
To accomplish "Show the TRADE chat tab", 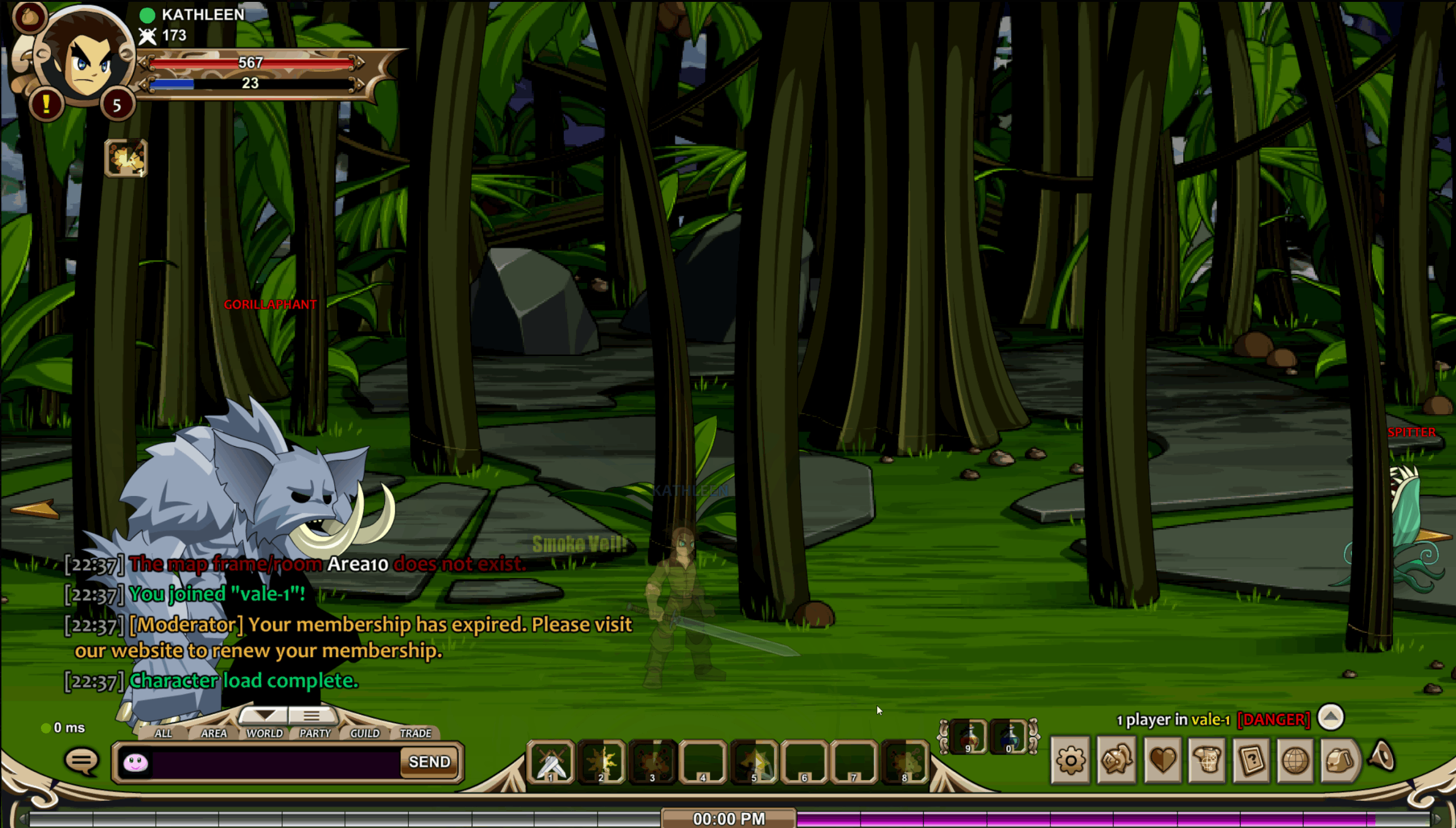I will point(416,733).
